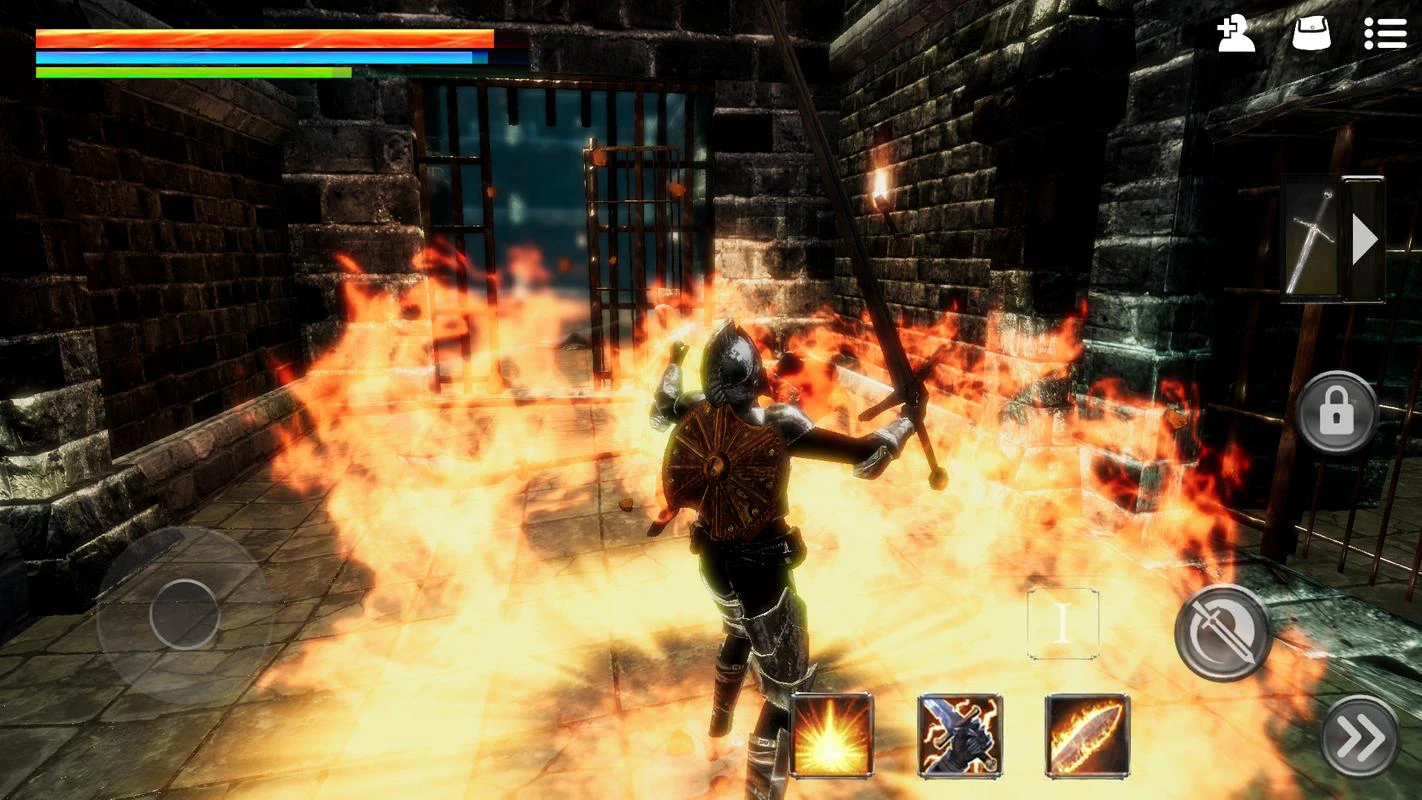1422x800 pixels.
Task: Select the equipped longsword weapon slot
Action: click(1311, 240)
